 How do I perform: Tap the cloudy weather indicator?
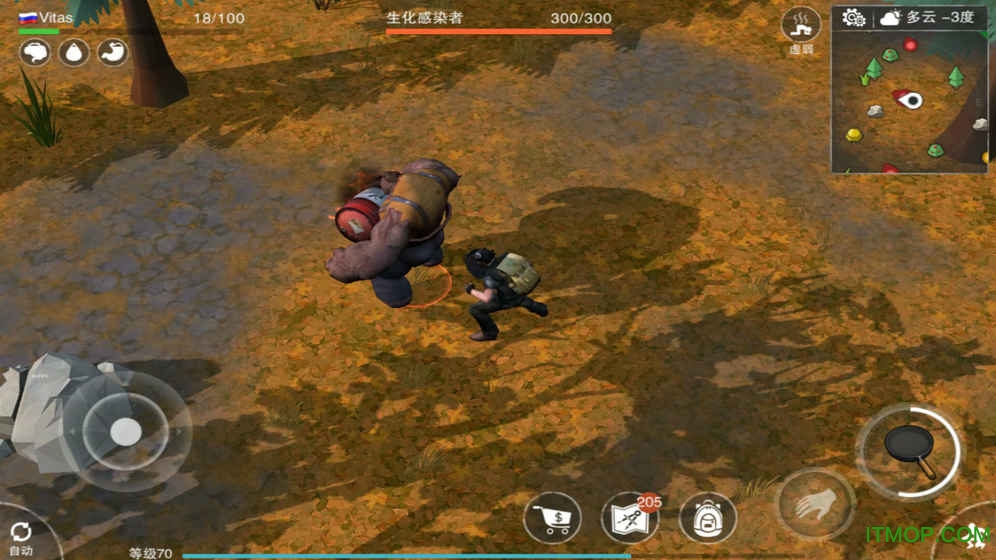[x=888, y=19]
